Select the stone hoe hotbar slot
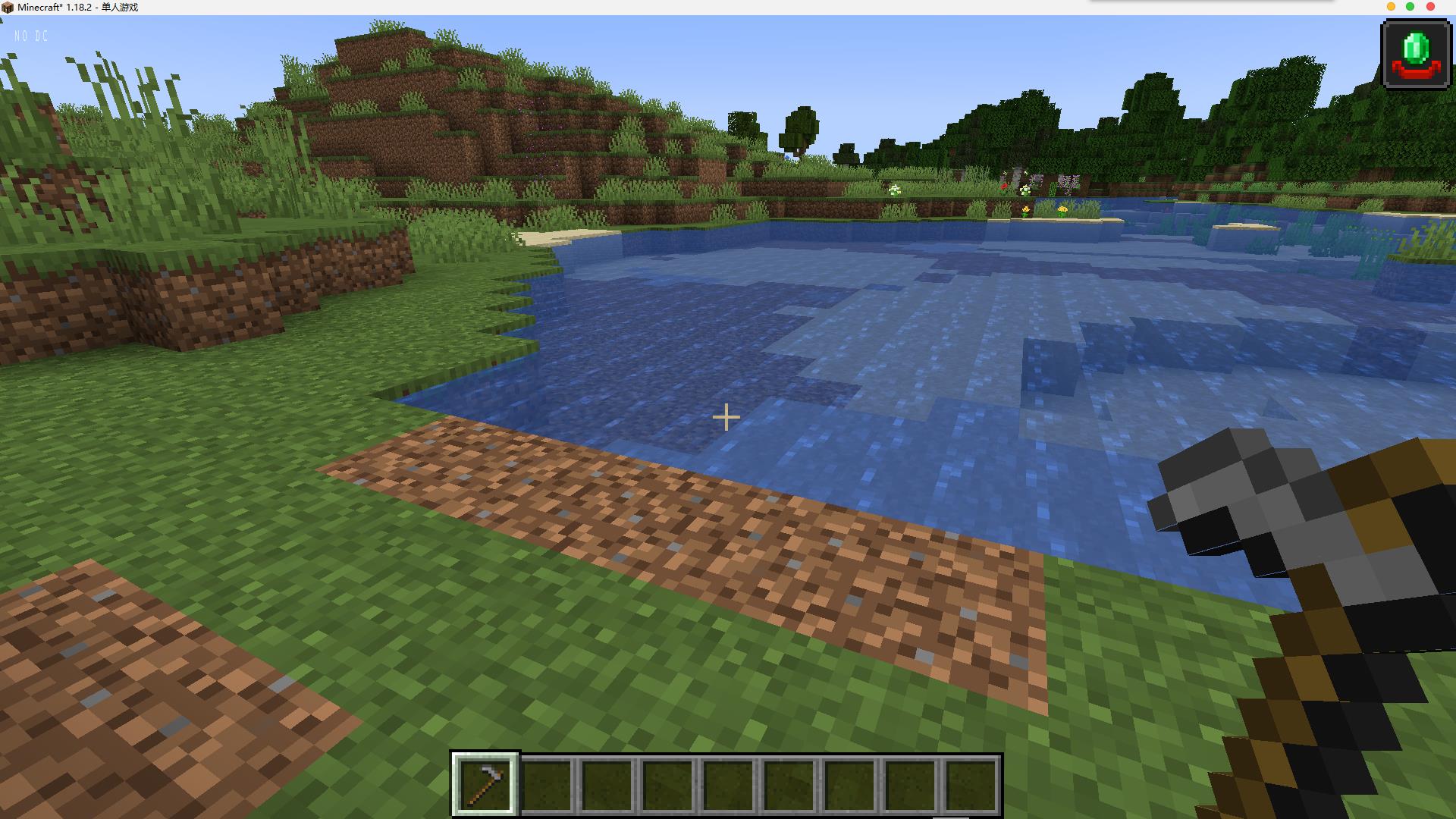This screenshot has width=1456, height=819. tap(485, 783)
